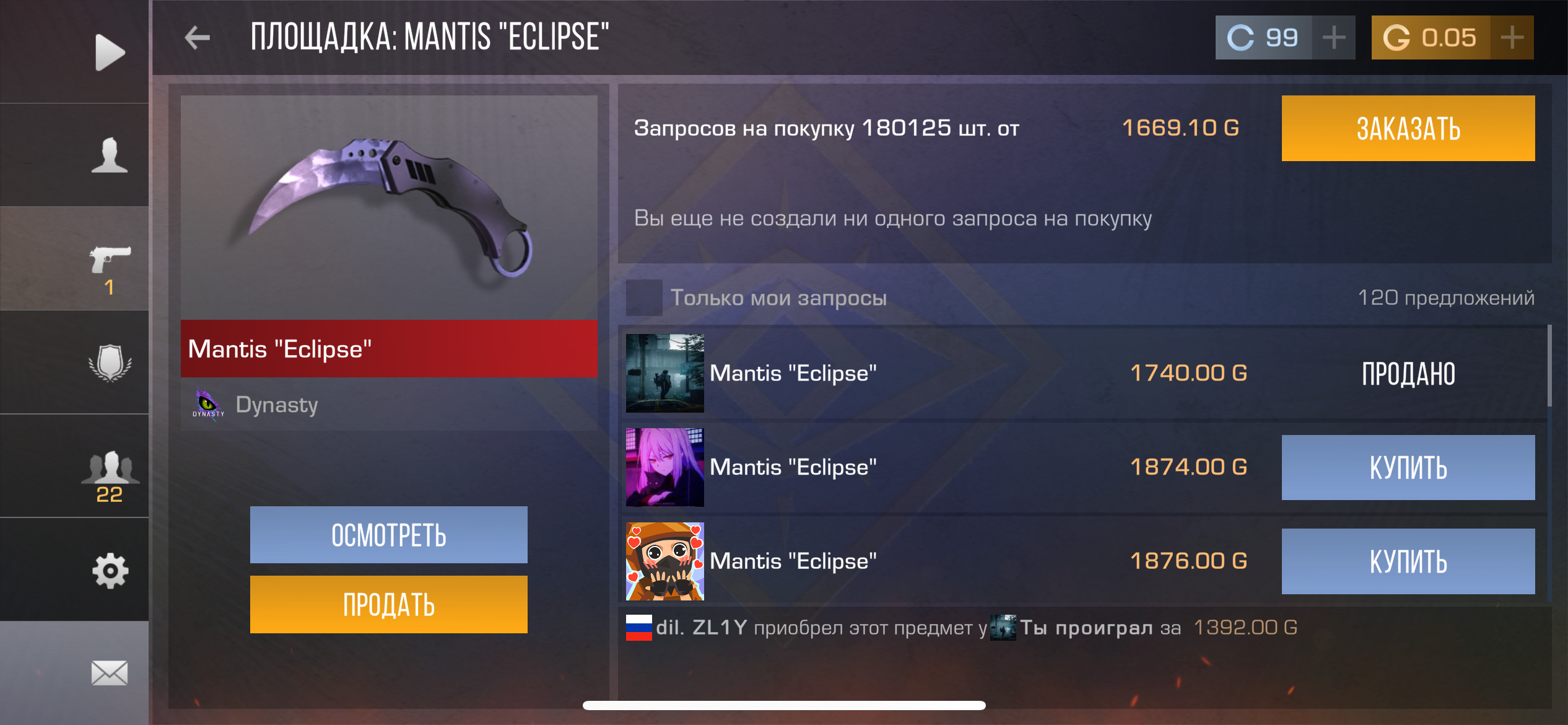Click the anime seller avatar of 1874 G offer

pos(664,467)
